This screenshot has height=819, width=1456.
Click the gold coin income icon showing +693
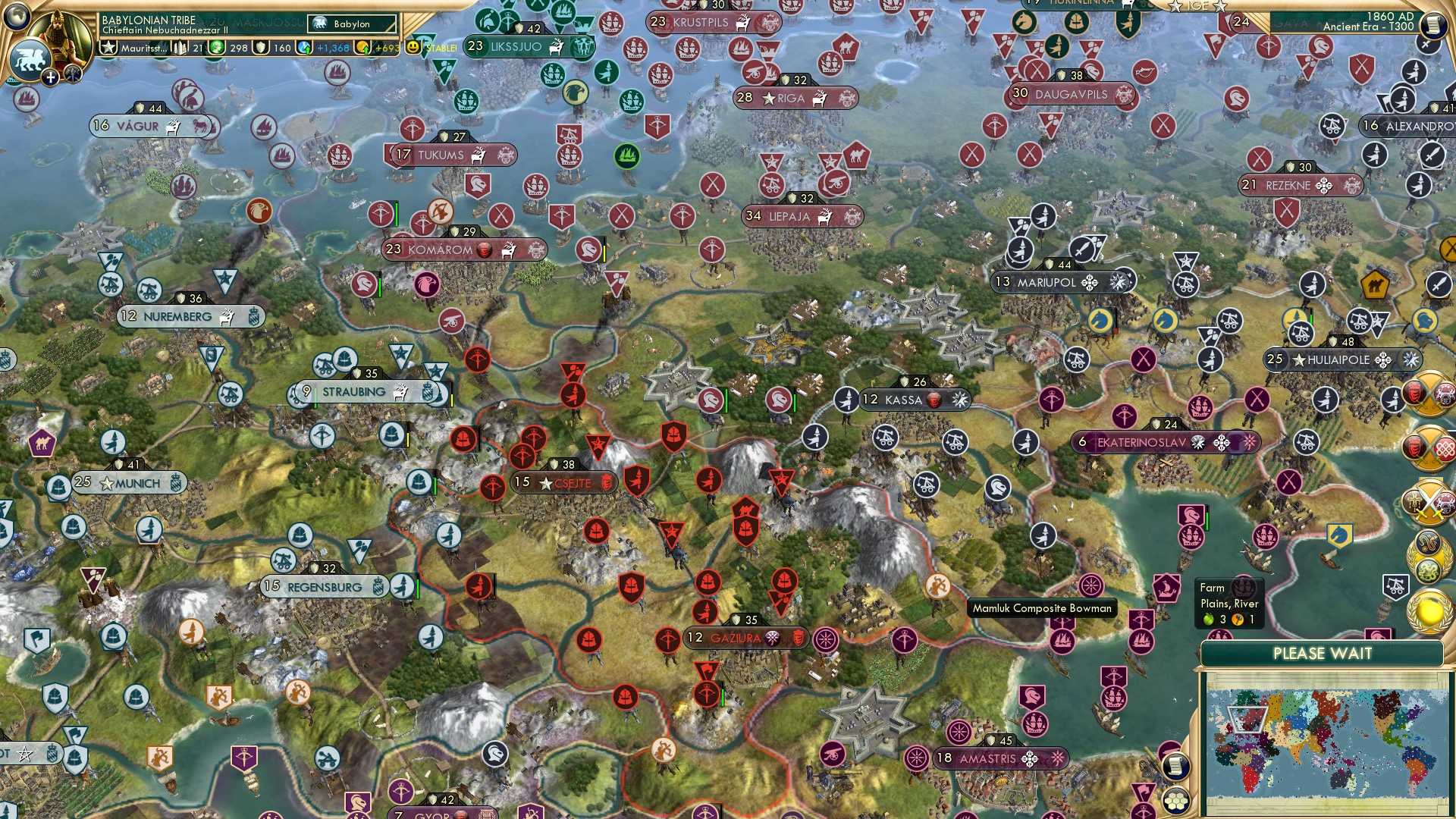(x=364, y=48)
